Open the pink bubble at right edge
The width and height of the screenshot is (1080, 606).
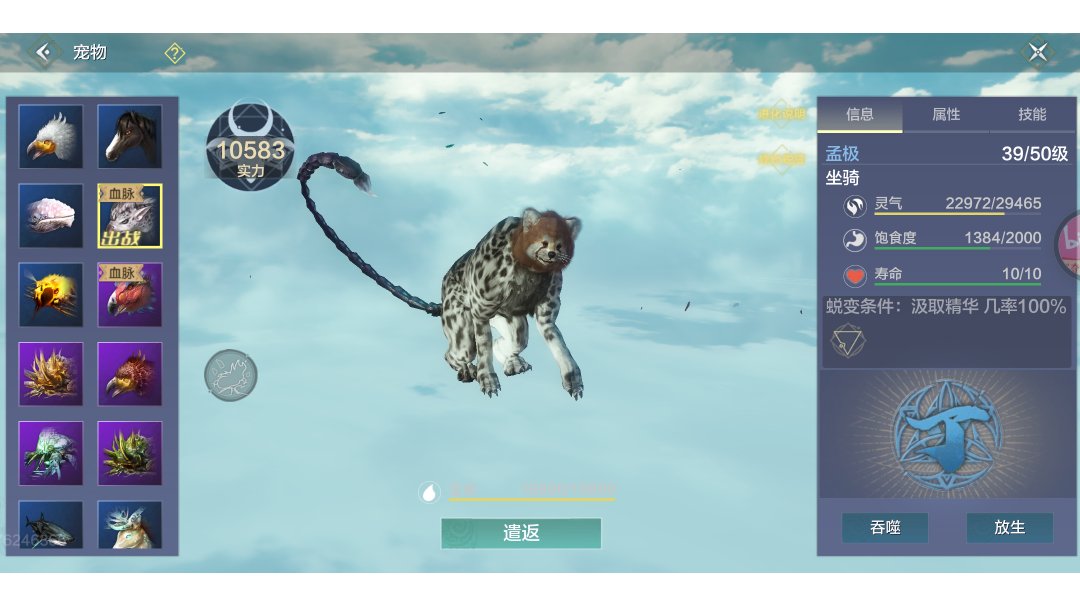click(1070, 243)
